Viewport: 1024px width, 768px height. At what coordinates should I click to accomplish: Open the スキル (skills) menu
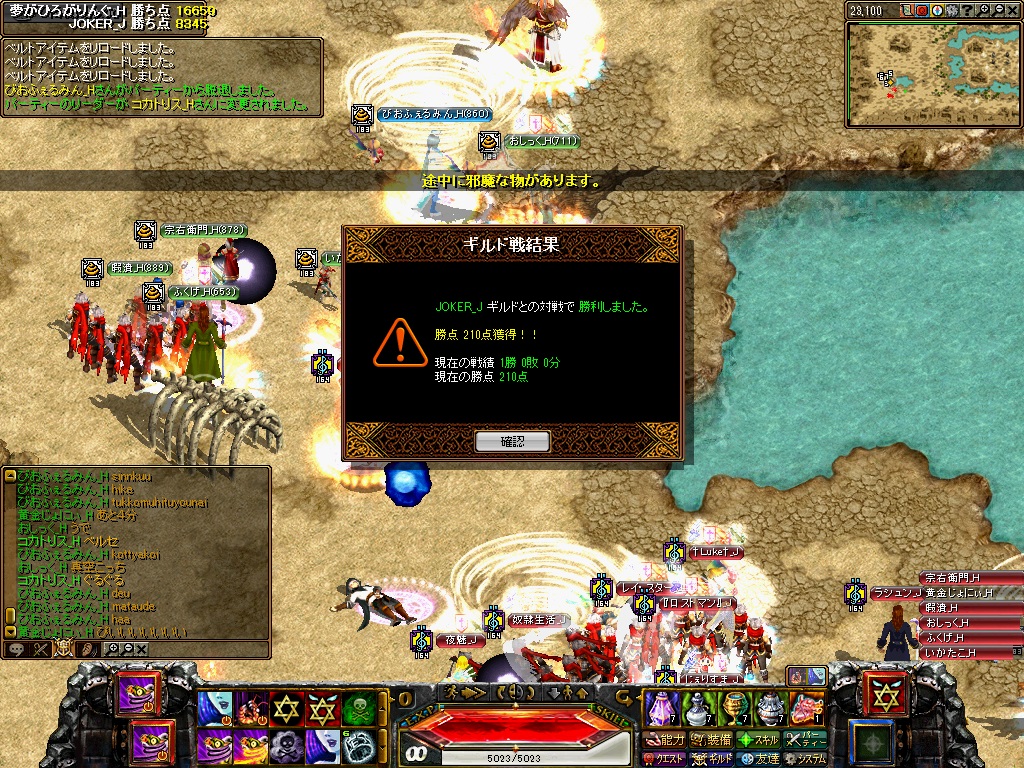click(x=757, y=740)
